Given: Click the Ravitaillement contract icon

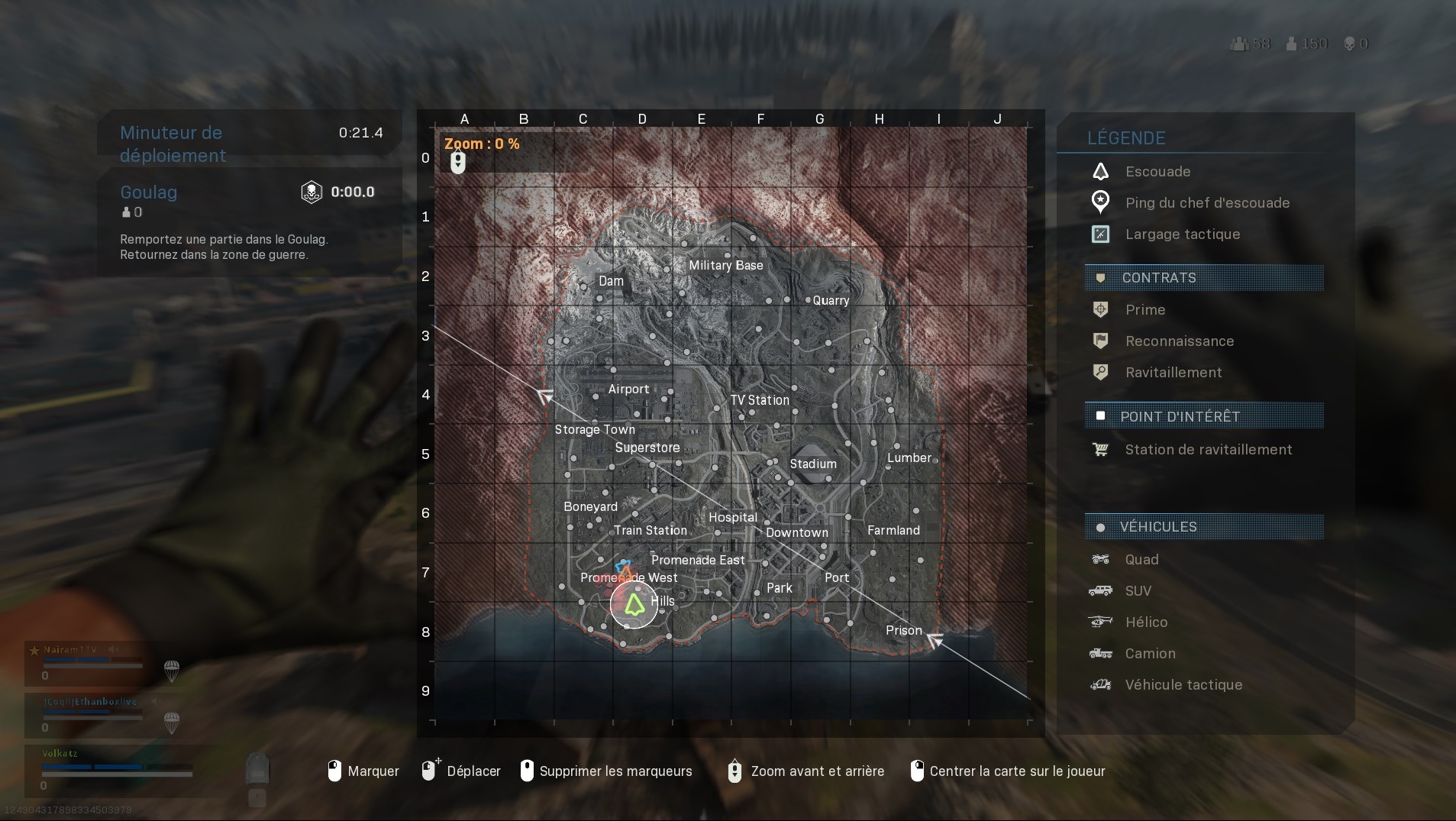Looking at the screenshot, I should point(1102,372).
